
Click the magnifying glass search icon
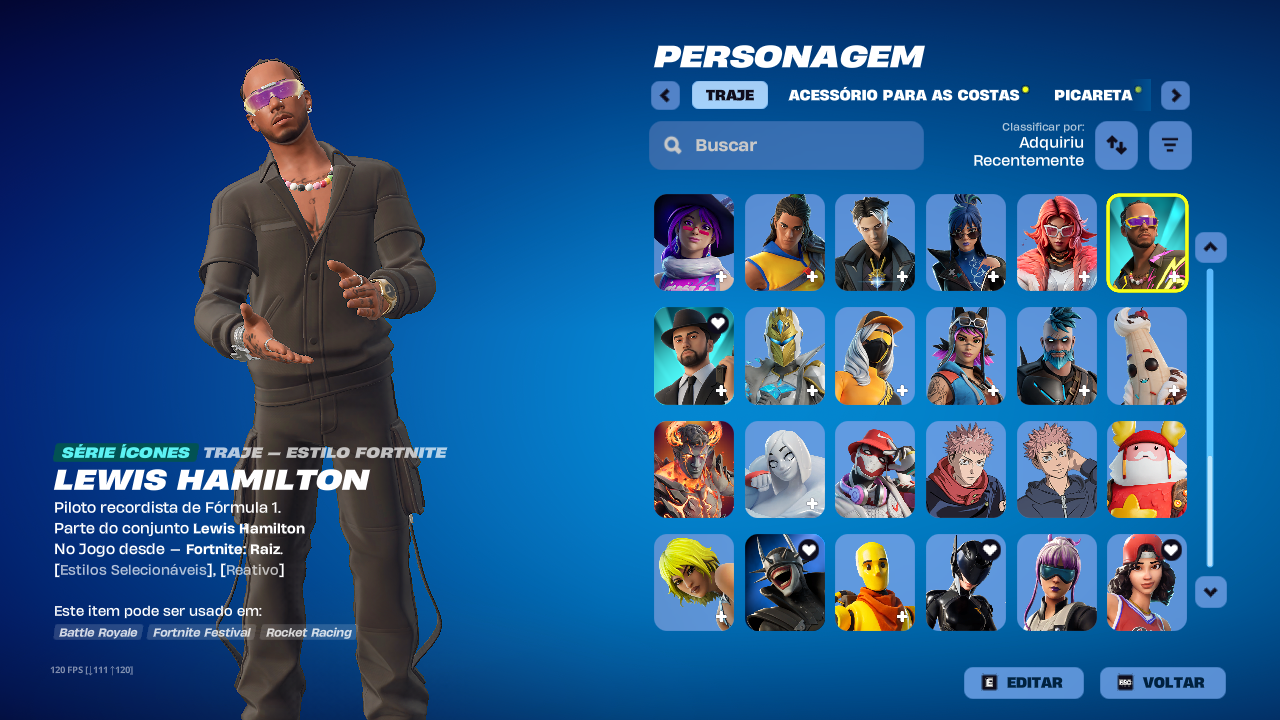pyautogui.click(x=672, y=145)
